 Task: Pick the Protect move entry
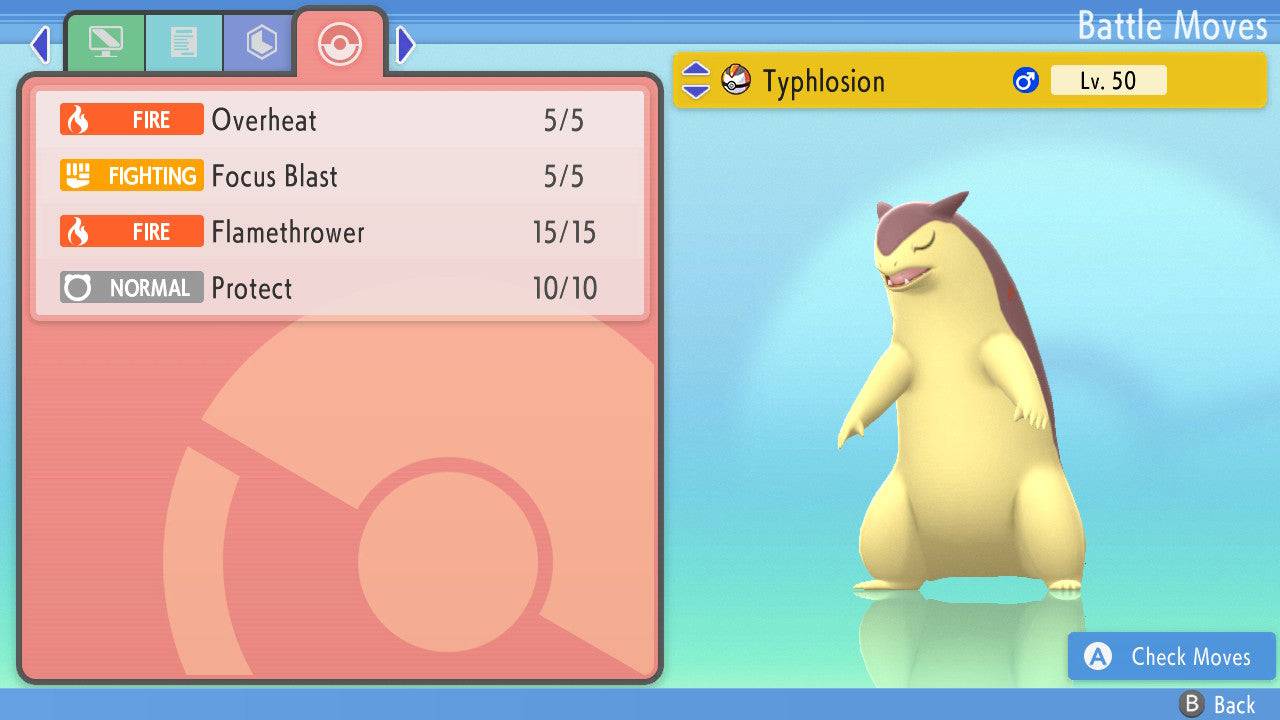(x=340, y=288)
